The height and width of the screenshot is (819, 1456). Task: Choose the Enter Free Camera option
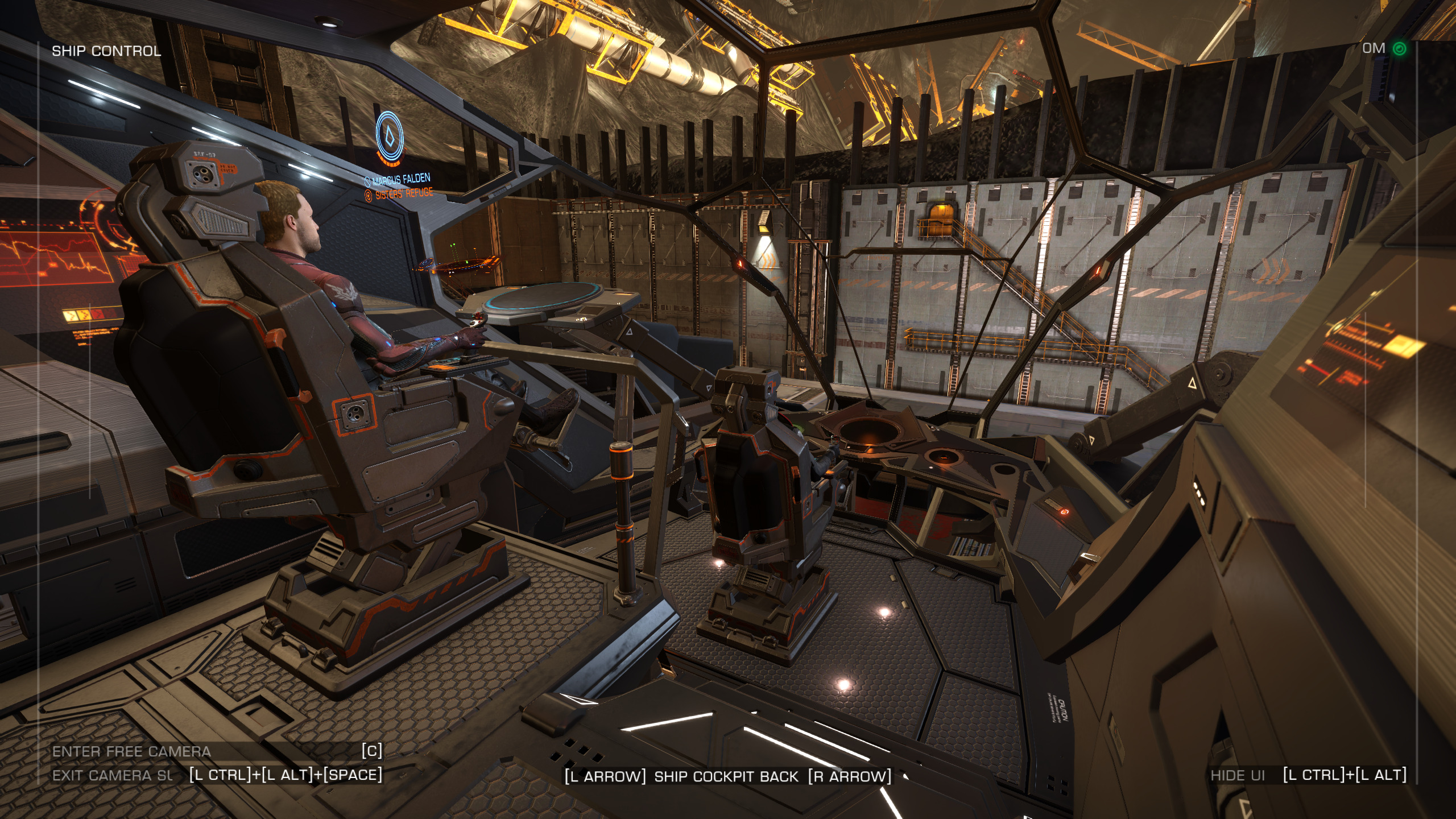click(x=132, y=751)
